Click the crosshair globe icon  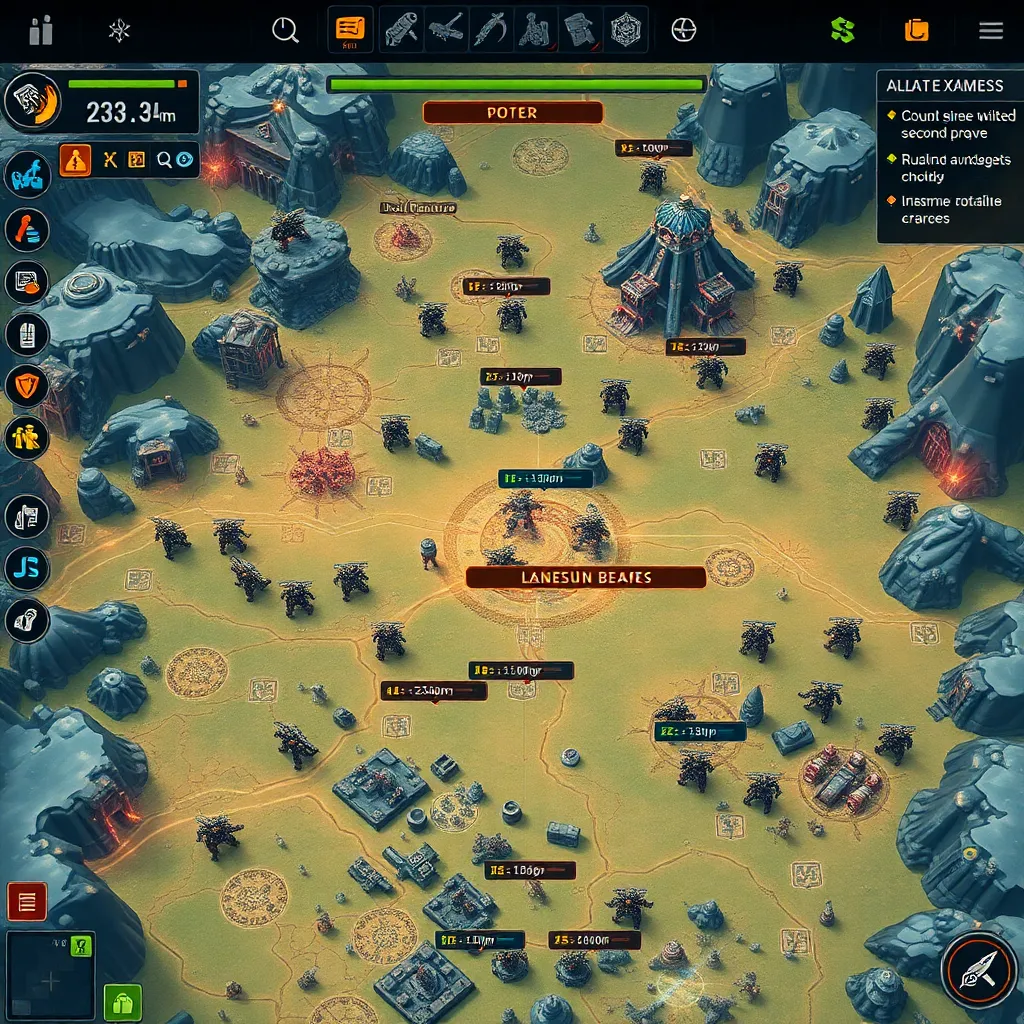pos(683,30)
